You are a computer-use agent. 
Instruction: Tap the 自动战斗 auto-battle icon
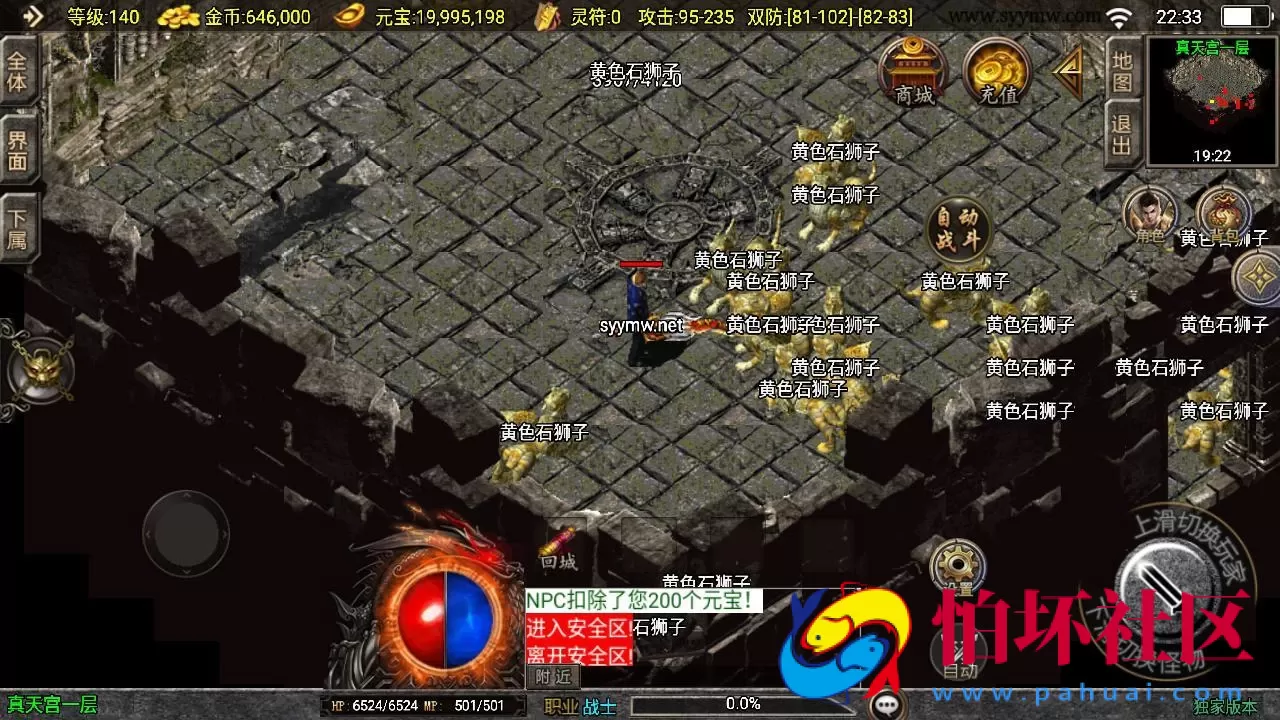pos(958,227)
